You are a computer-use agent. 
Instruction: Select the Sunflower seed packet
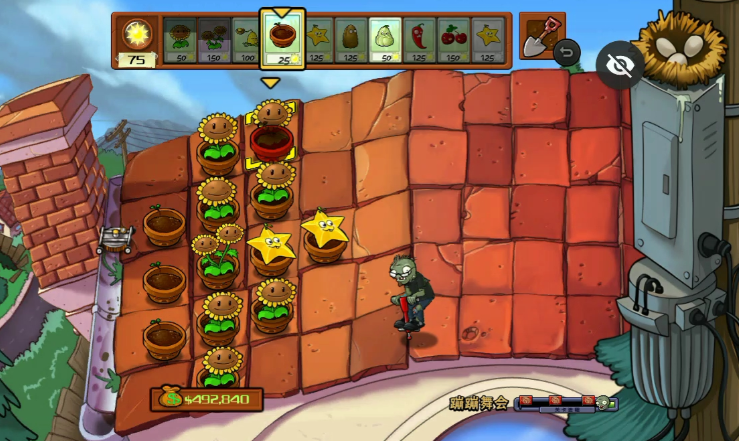[179, 42]
